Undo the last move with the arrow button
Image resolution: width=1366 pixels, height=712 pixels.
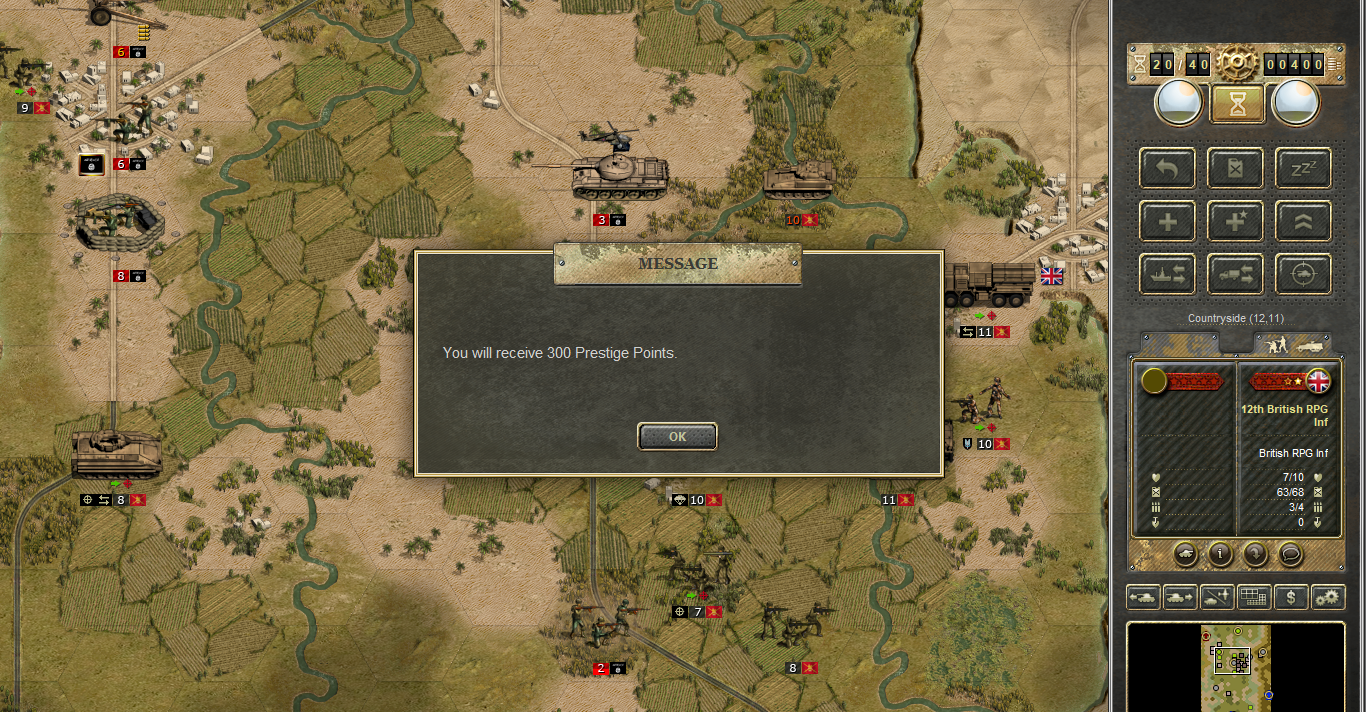click(1167, 167)
